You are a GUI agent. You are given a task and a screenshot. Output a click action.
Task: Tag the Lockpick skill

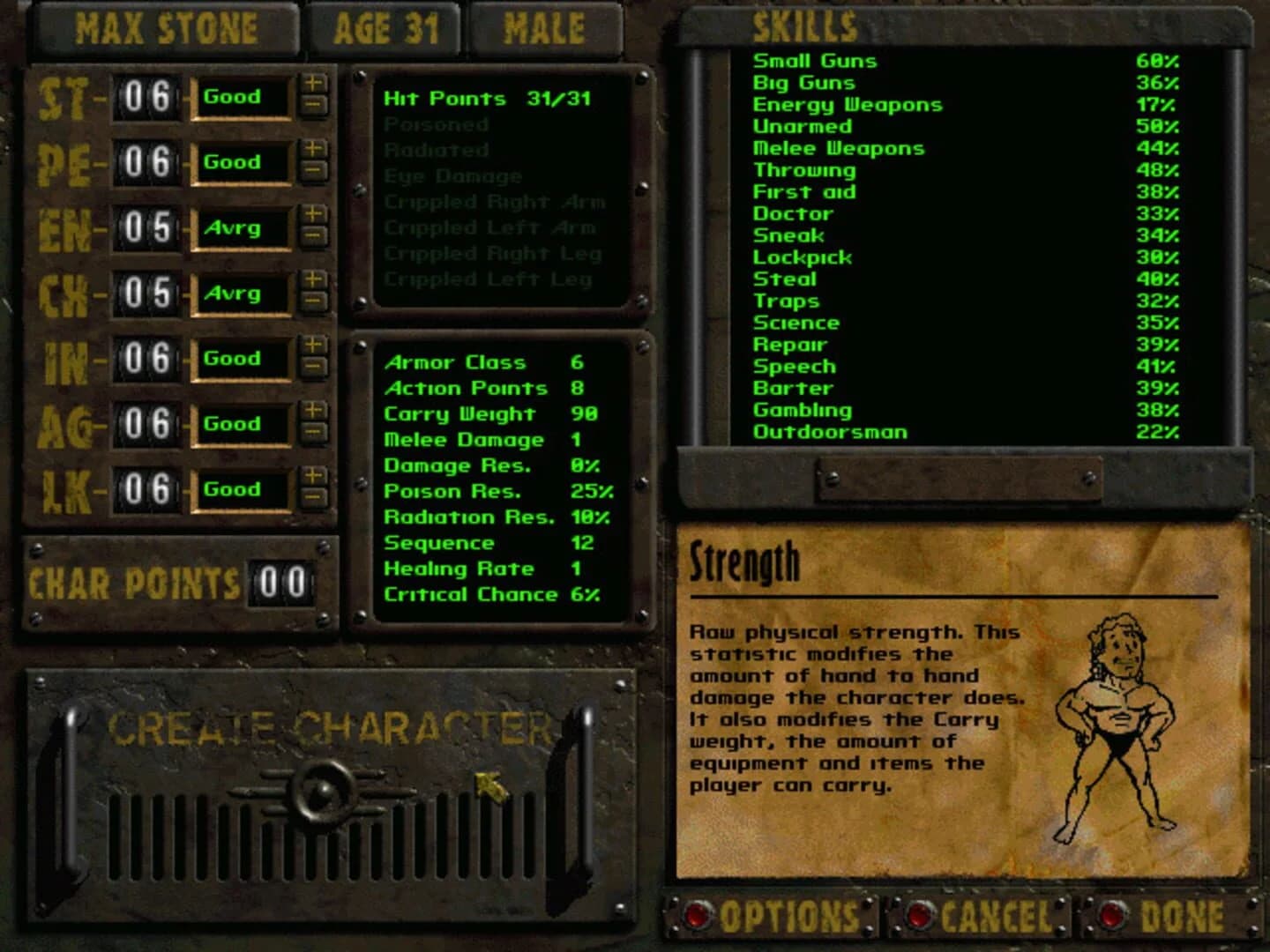(801, 257)
